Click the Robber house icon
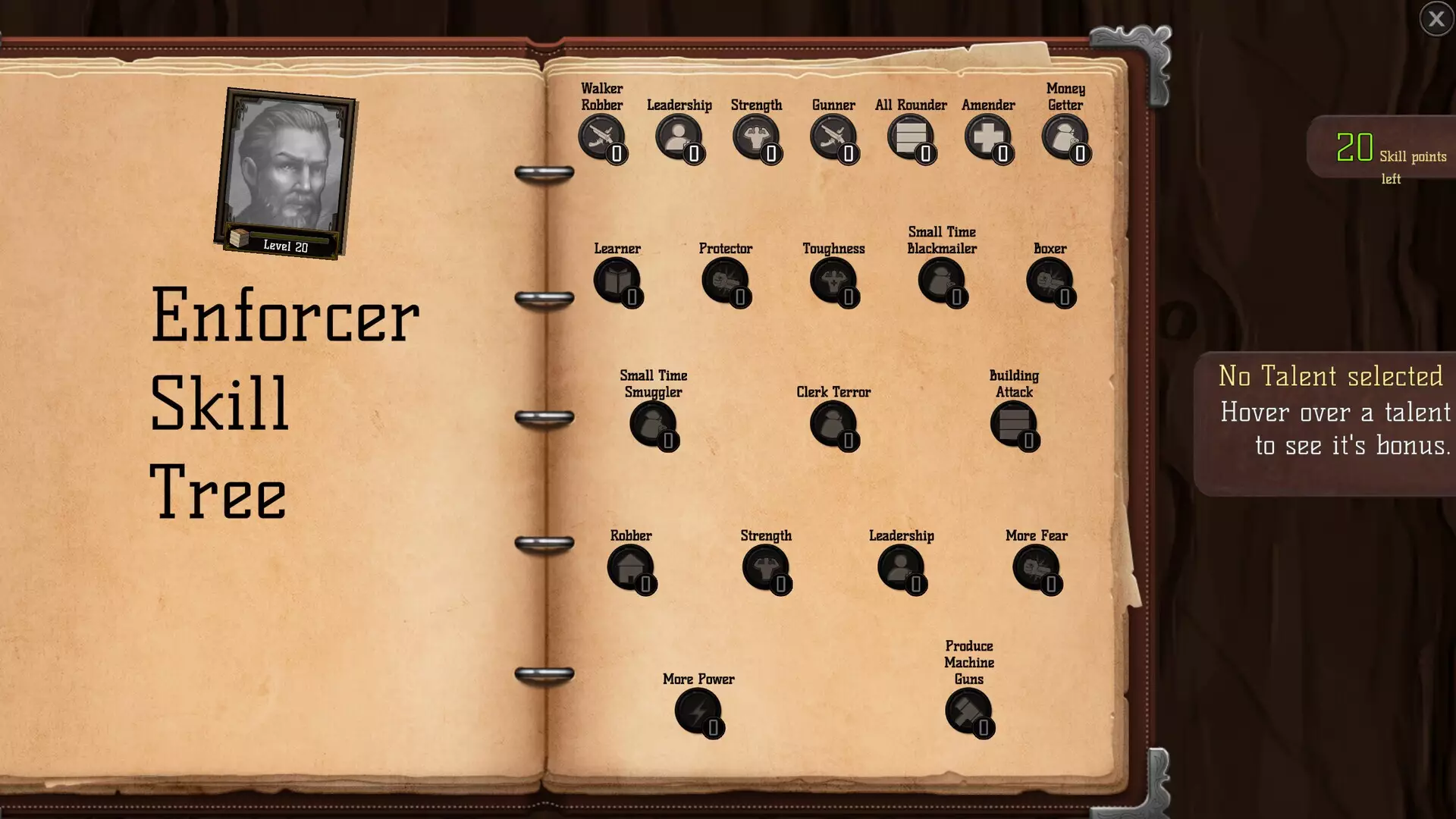1456x819 pixels. [x=630, y=567]
